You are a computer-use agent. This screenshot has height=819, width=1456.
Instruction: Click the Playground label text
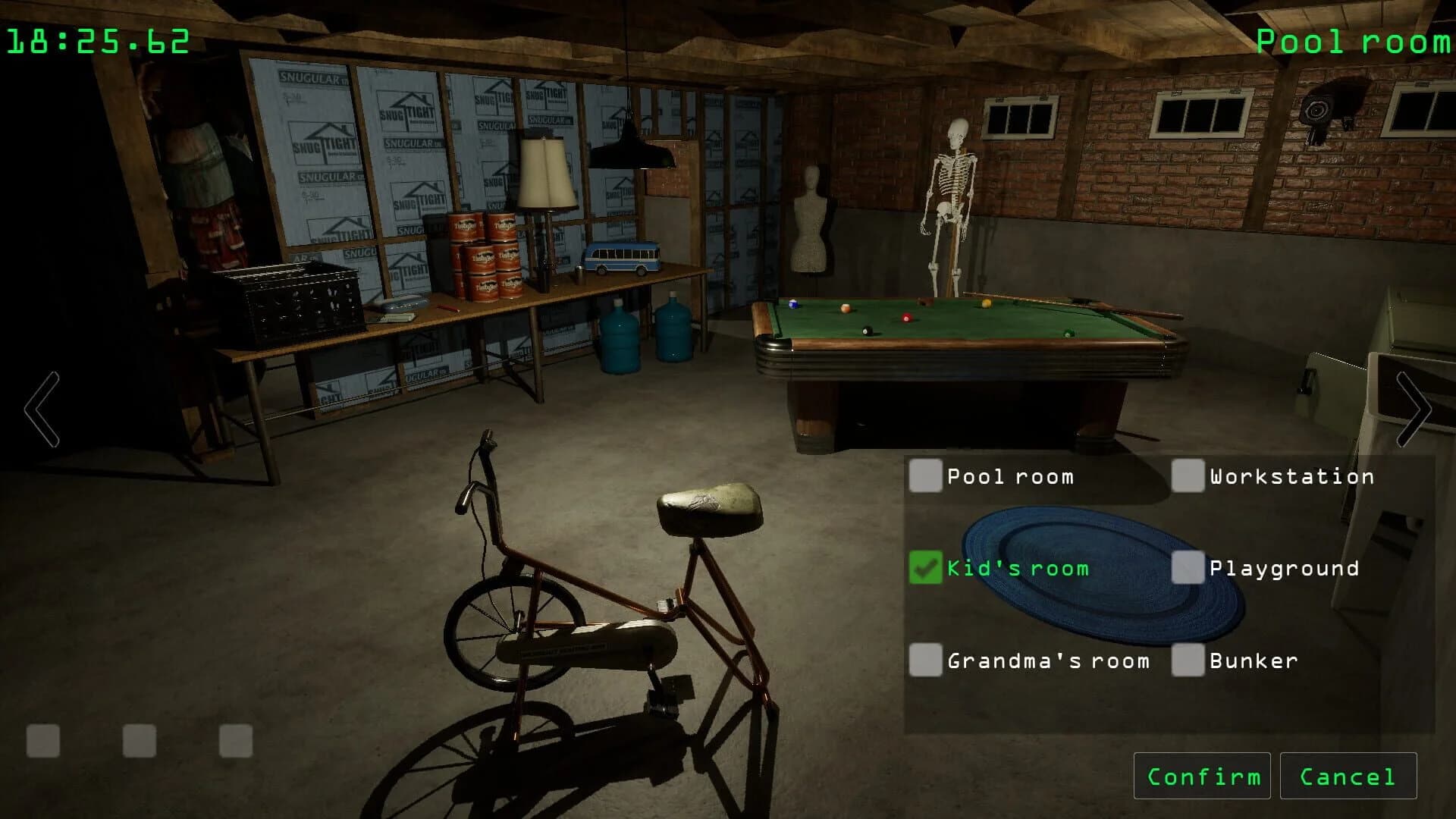click(x=1283, y=569)
